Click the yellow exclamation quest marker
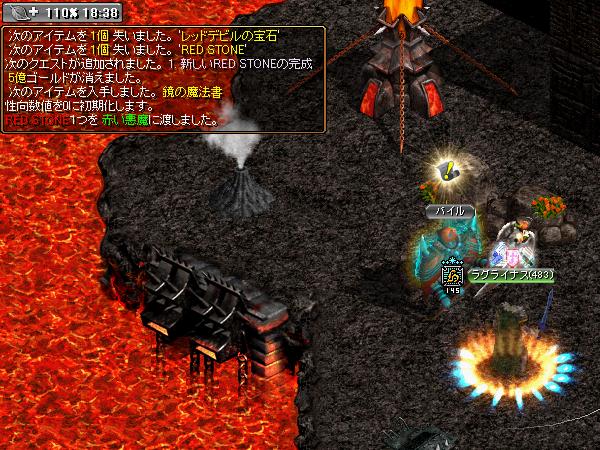600x450 pixels. point(448,170)
